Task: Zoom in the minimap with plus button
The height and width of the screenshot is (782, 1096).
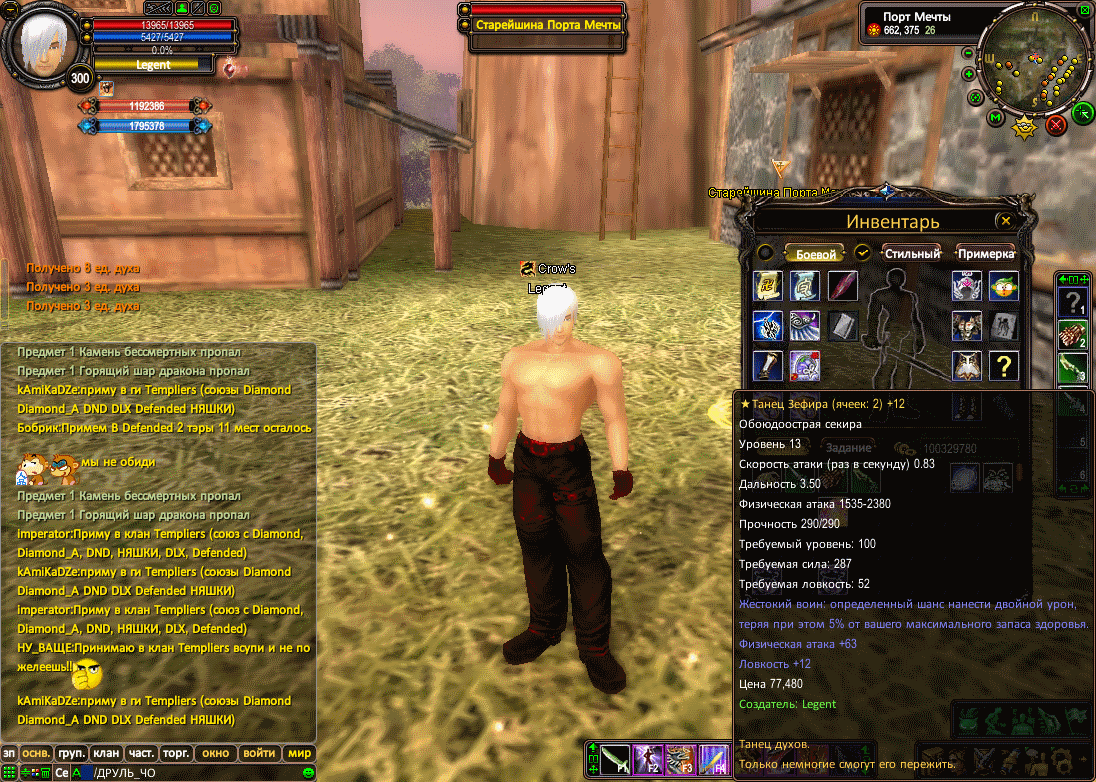Action: pos(968,74)
